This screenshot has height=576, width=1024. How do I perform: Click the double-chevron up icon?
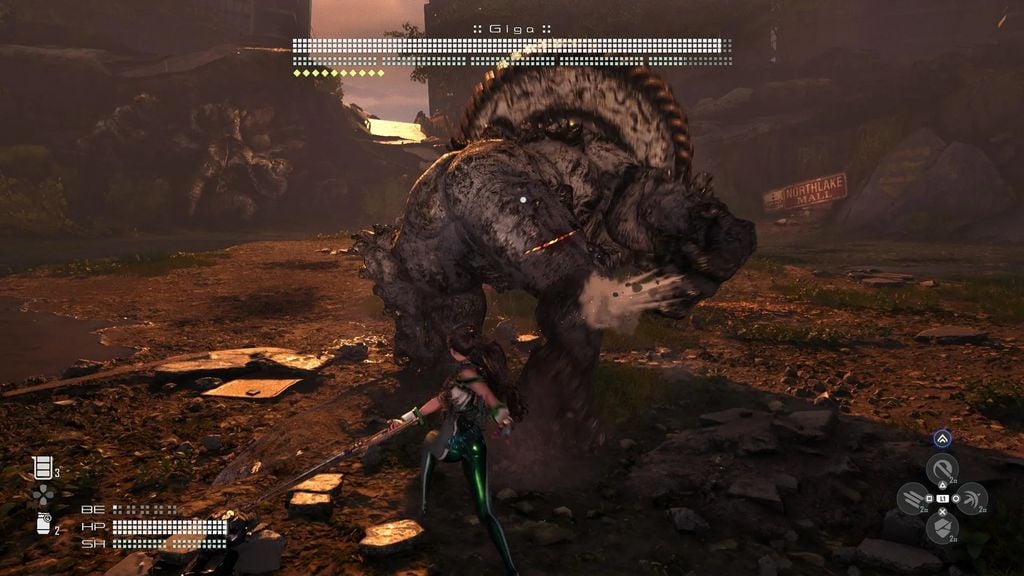941,439
